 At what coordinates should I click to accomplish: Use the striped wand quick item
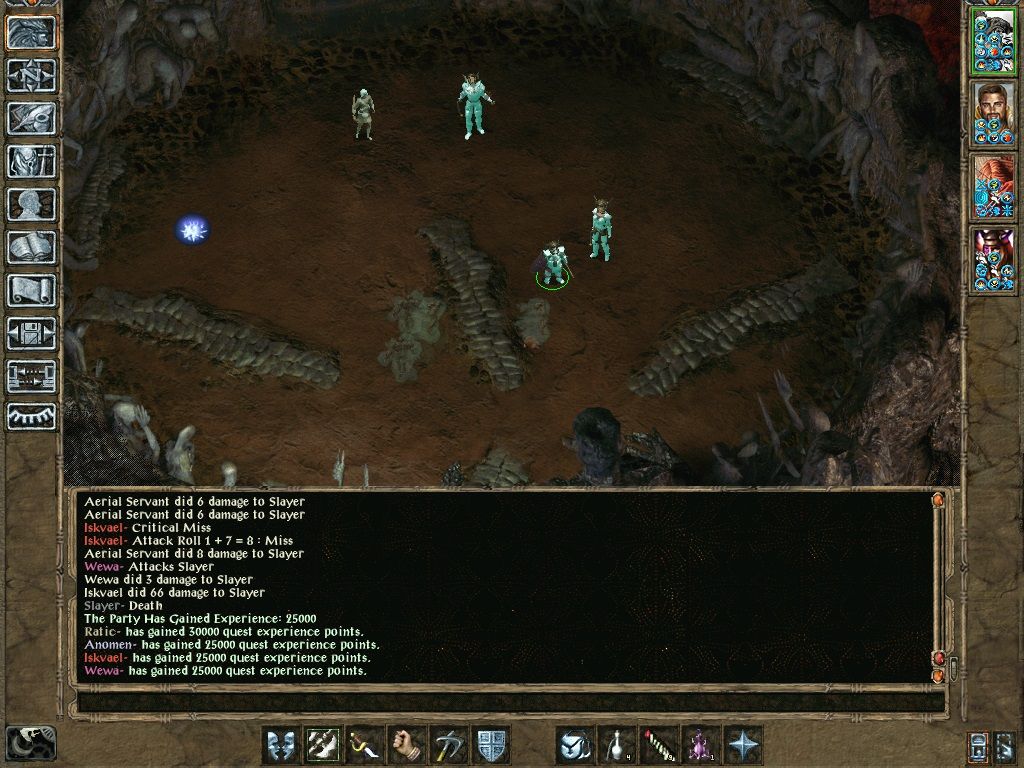[x=659, y=745]
